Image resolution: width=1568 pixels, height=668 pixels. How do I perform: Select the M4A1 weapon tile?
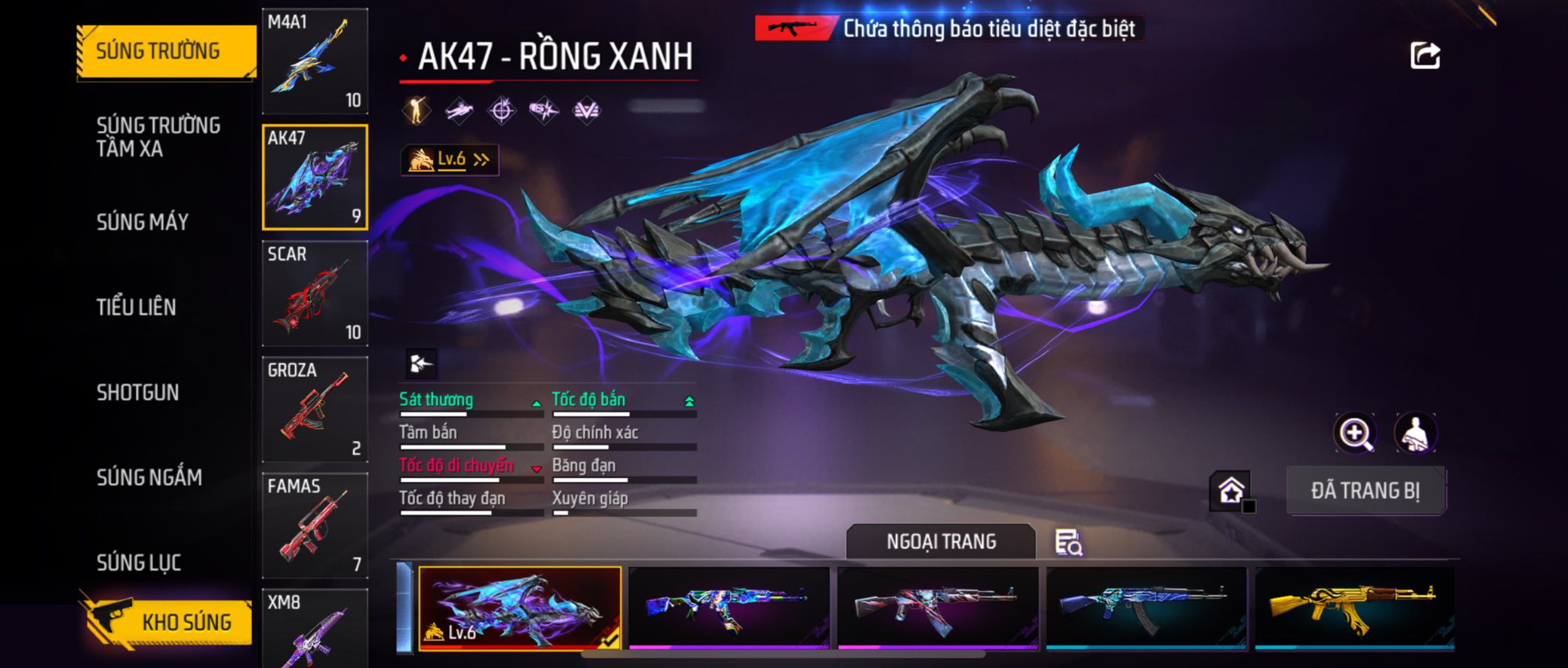[x=315, y=61]
